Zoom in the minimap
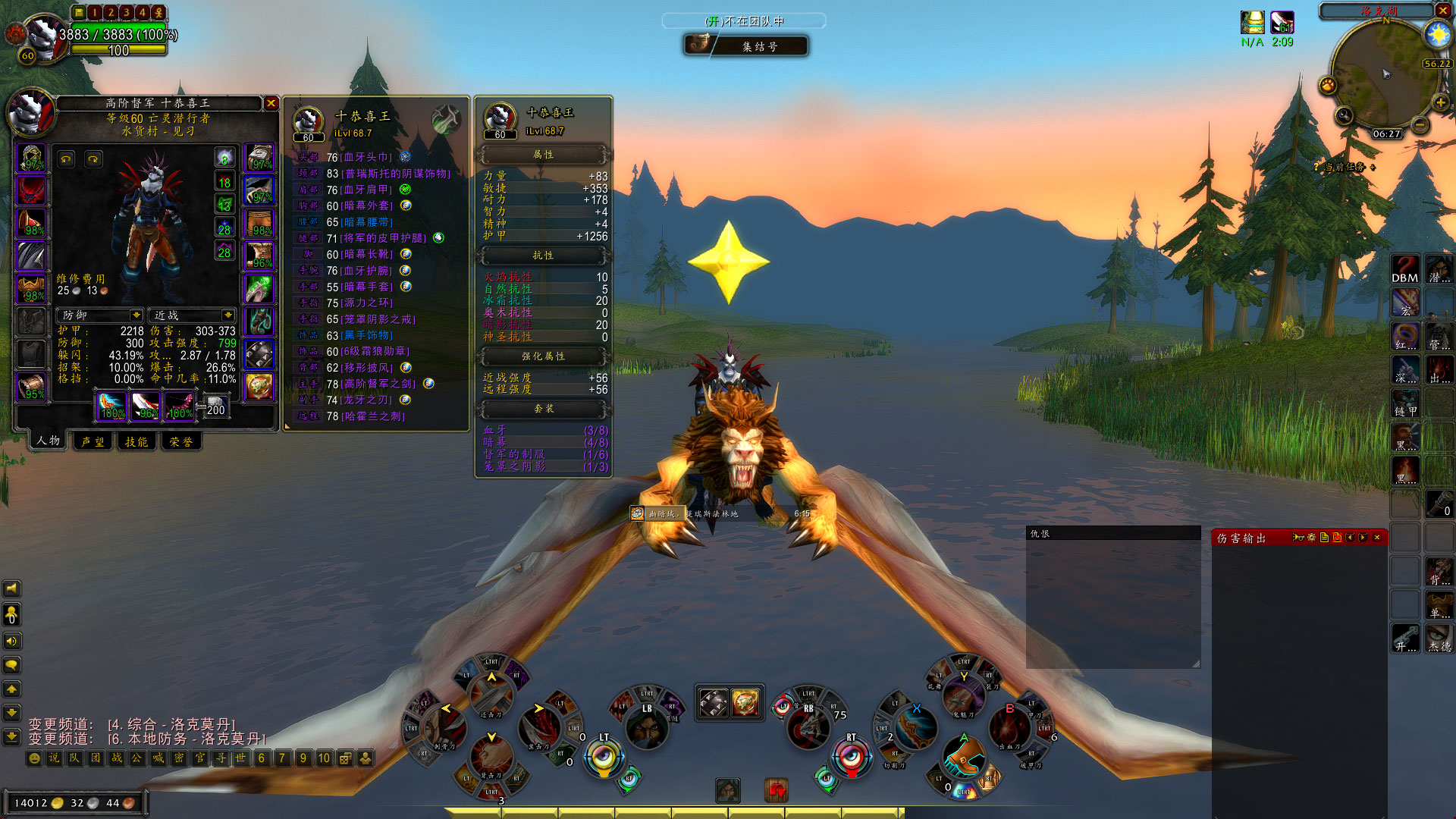This screenshot has height=819, width=1456. tap(1440, 102)
